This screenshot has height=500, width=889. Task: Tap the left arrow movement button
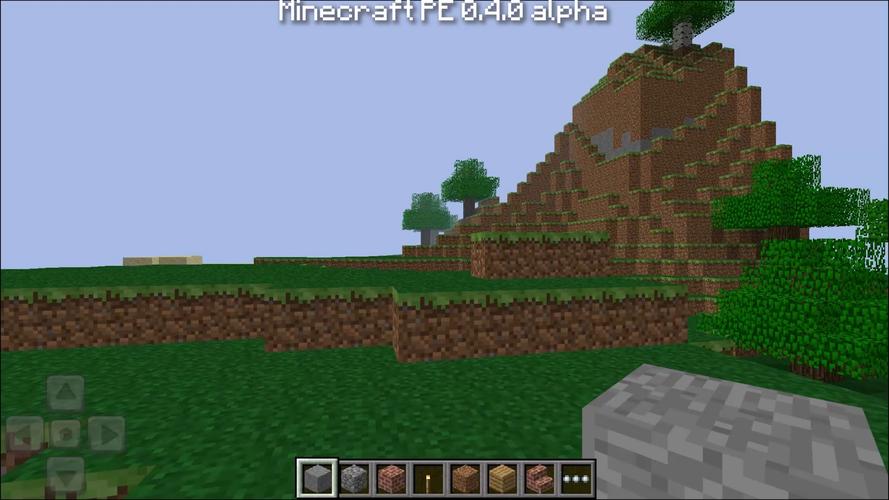click(x=25, y=434)
